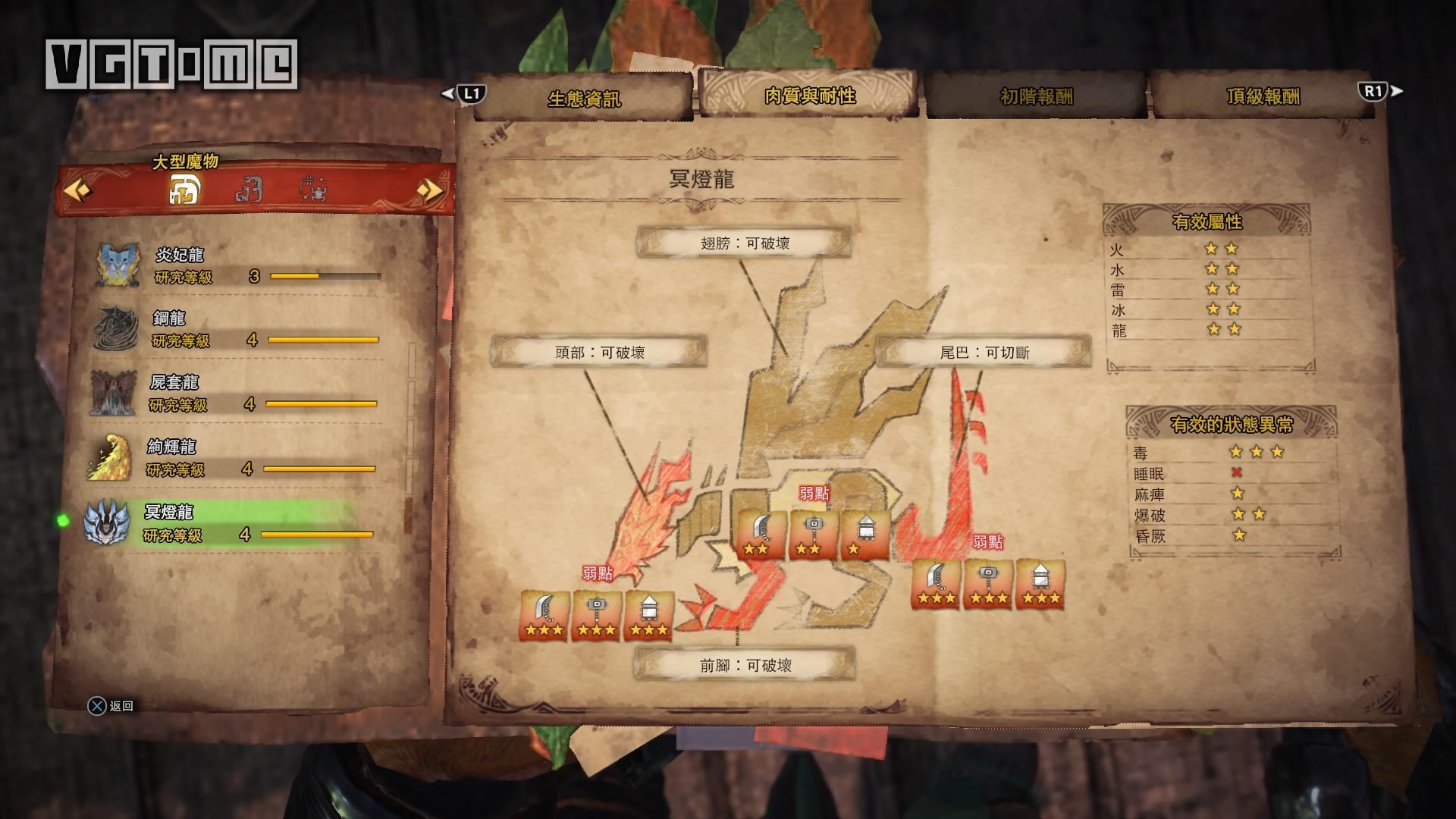Open the 初階報酬 tab
Image resolution: width=1456 pixels, height=819 pixels.
pyautogui.click(x=1036, y=97)
